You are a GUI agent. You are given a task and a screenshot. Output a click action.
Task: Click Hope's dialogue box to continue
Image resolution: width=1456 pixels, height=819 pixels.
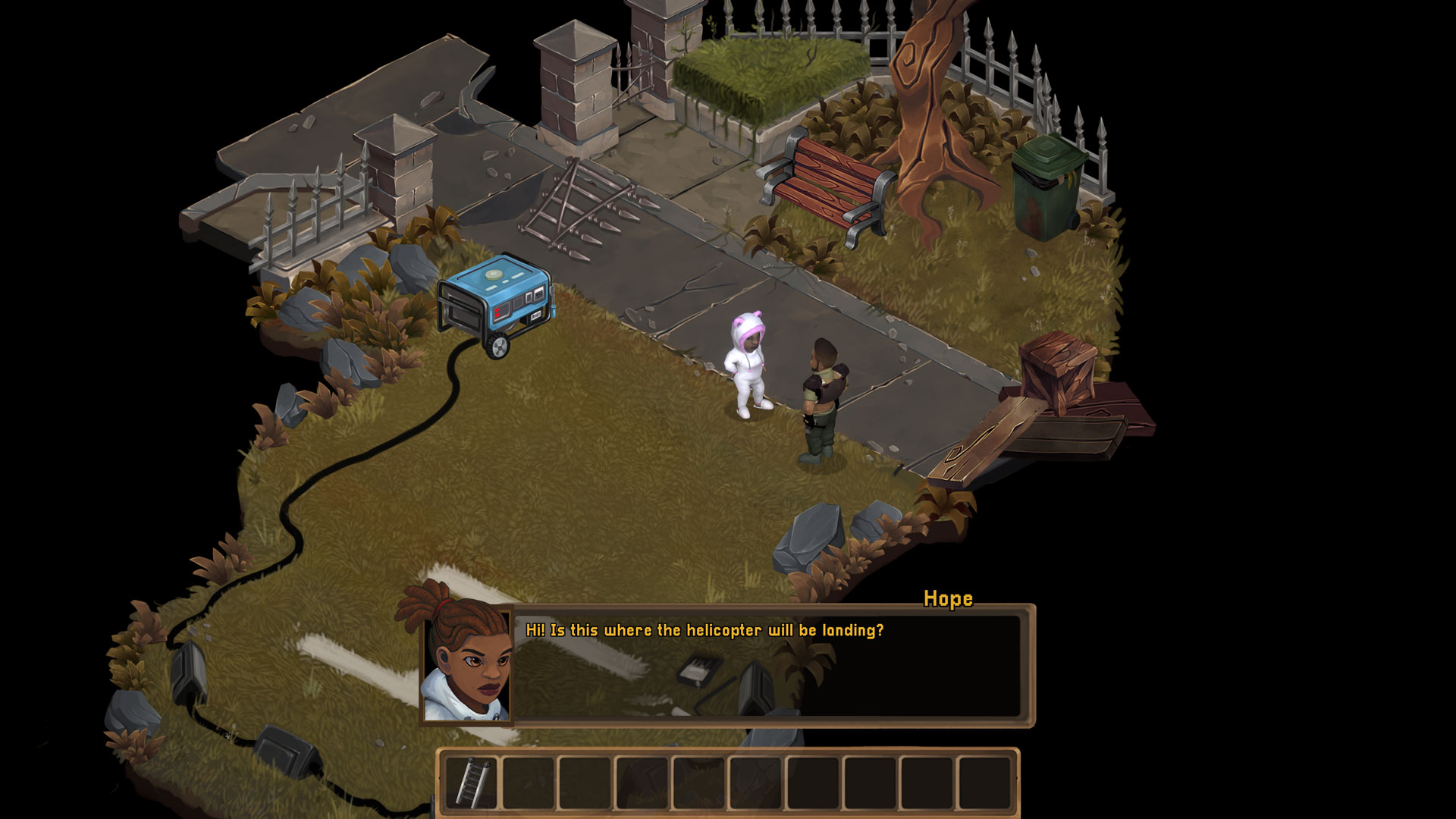point(767,666)
